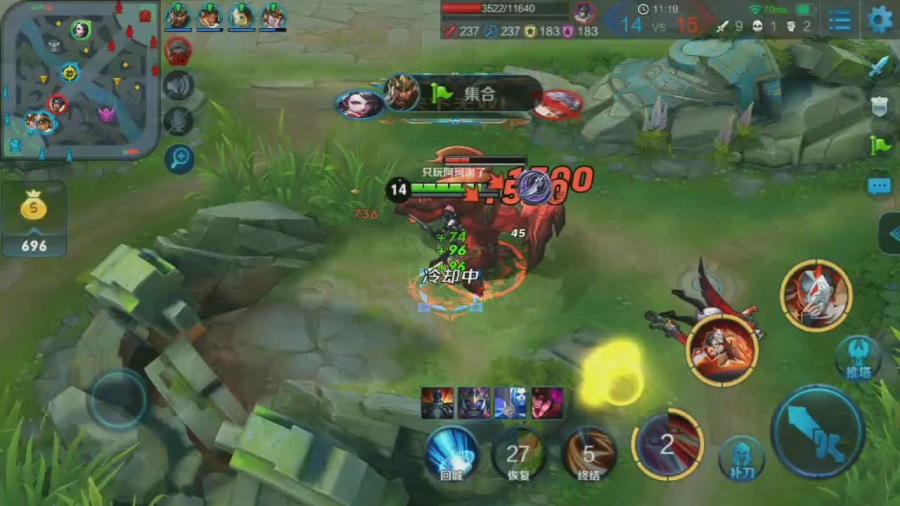Open the settings gear menu

click(x=880, y=19)
